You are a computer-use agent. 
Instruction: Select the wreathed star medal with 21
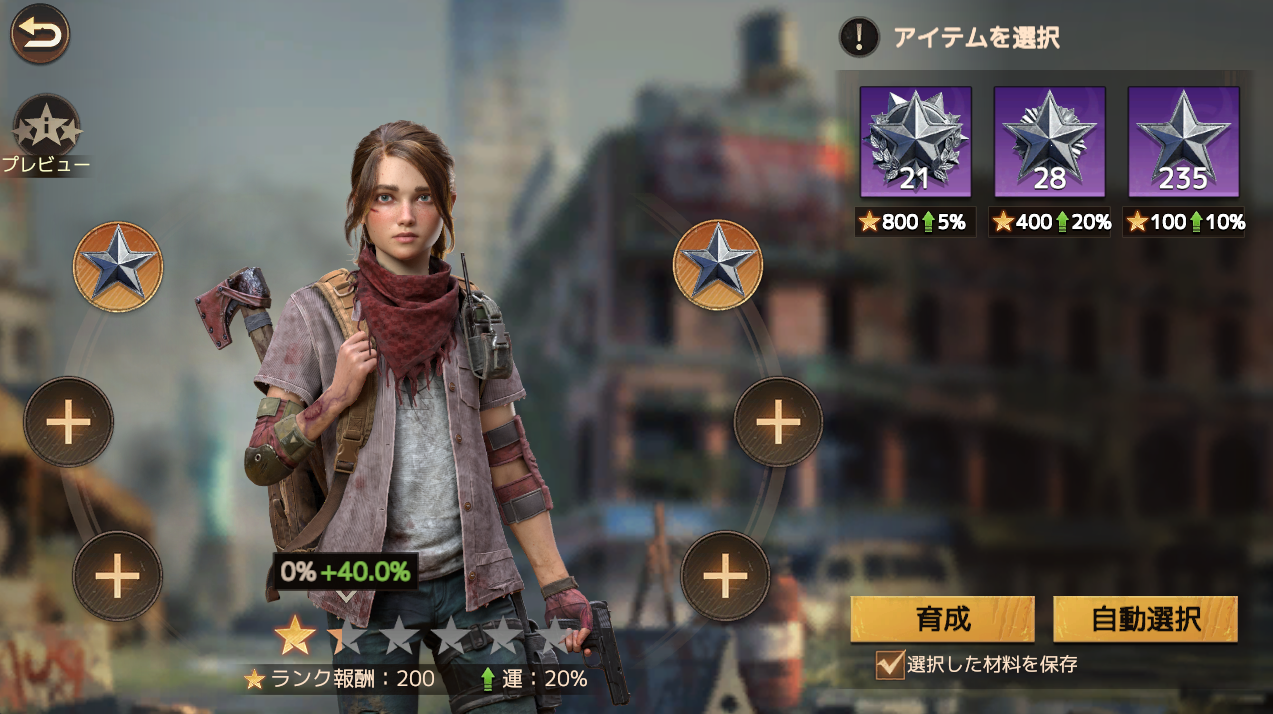(915, 142)
